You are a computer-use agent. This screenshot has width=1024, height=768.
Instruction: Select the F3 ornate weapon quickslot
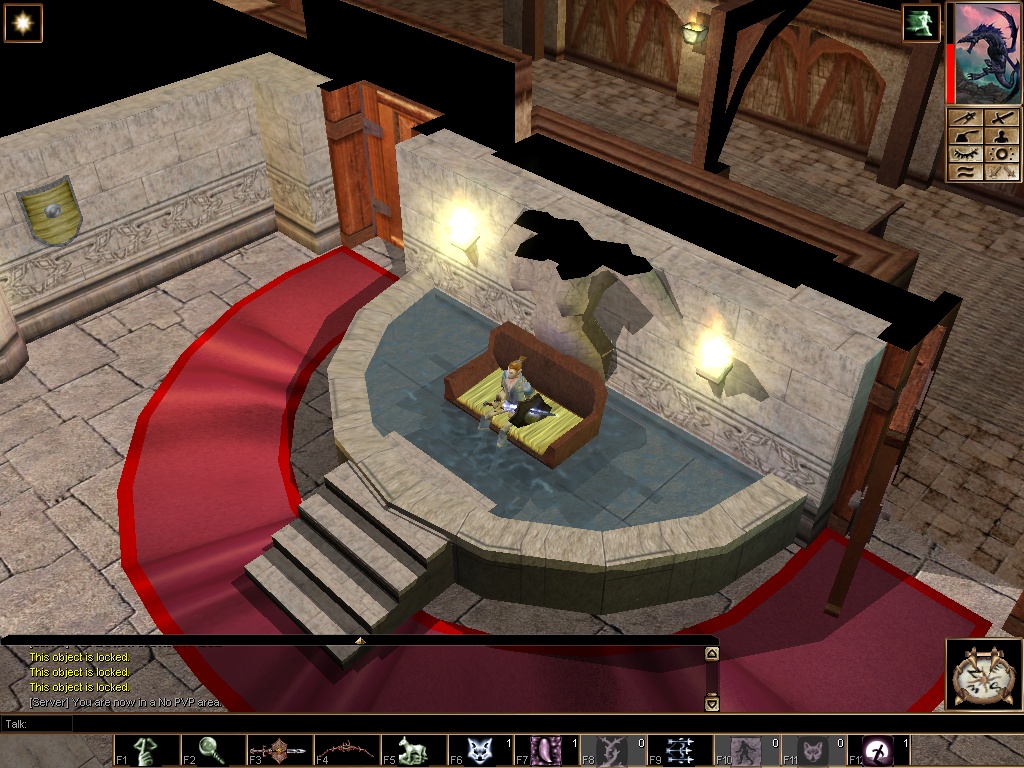(x=281, y=751)
